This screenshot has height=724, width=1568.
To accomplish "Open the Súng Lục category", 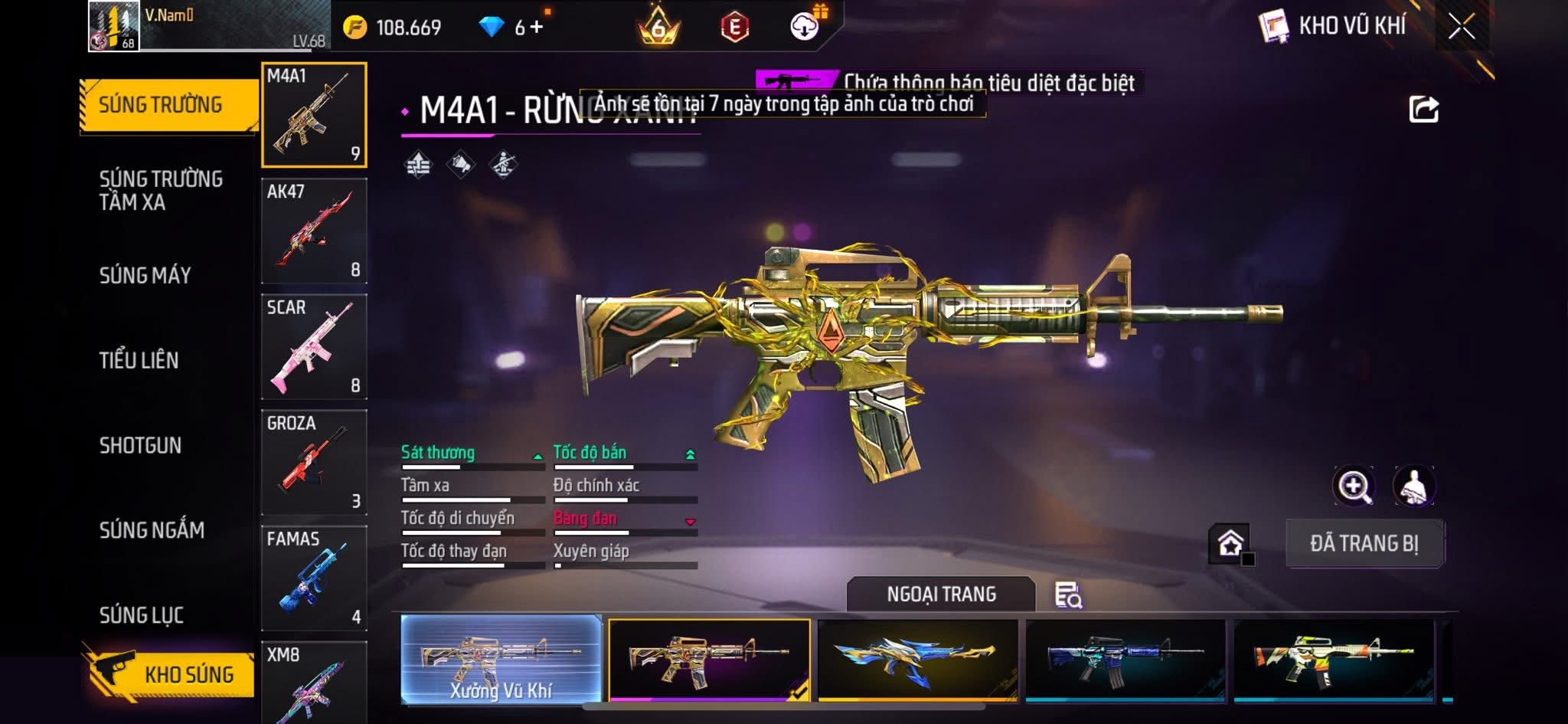I will coord(142,615).
